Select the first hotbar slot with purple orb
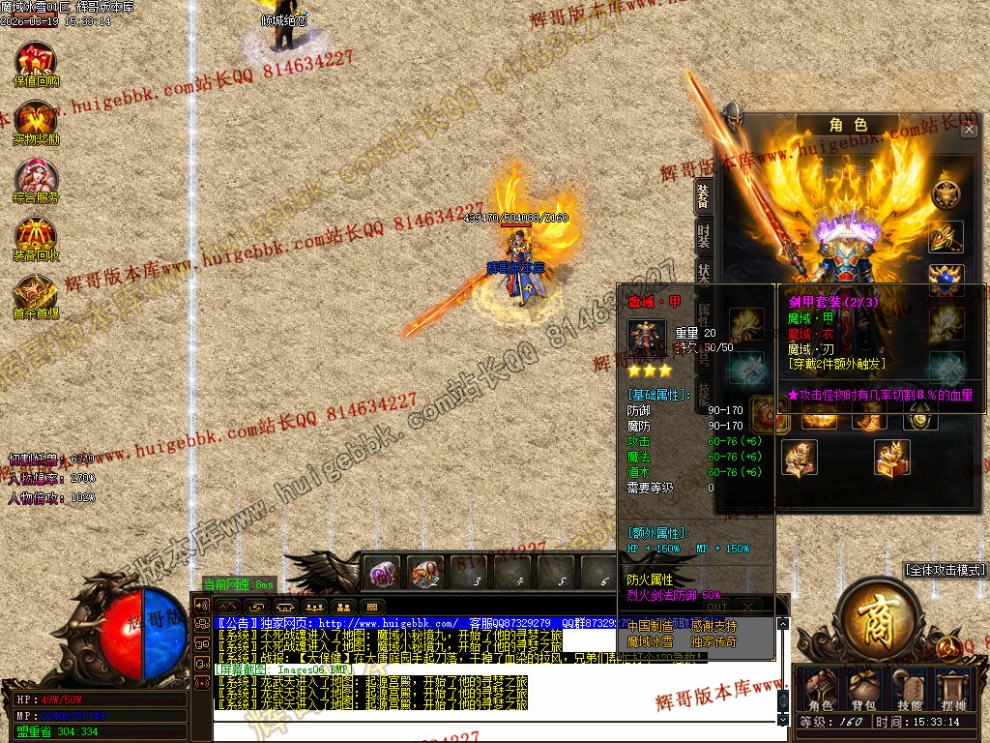 (381, 573)
